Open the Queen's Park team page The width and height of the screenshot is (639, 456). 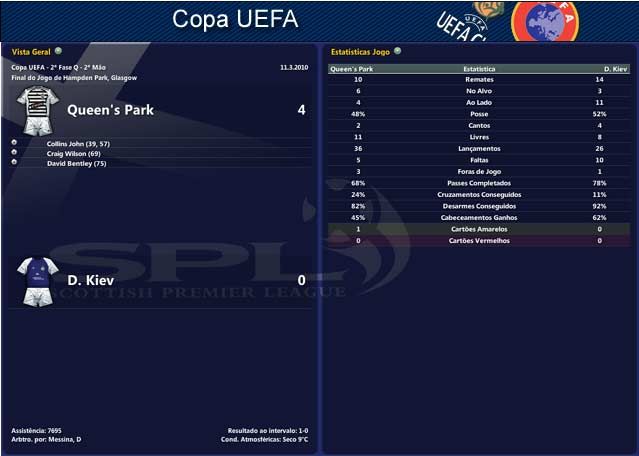110,110
